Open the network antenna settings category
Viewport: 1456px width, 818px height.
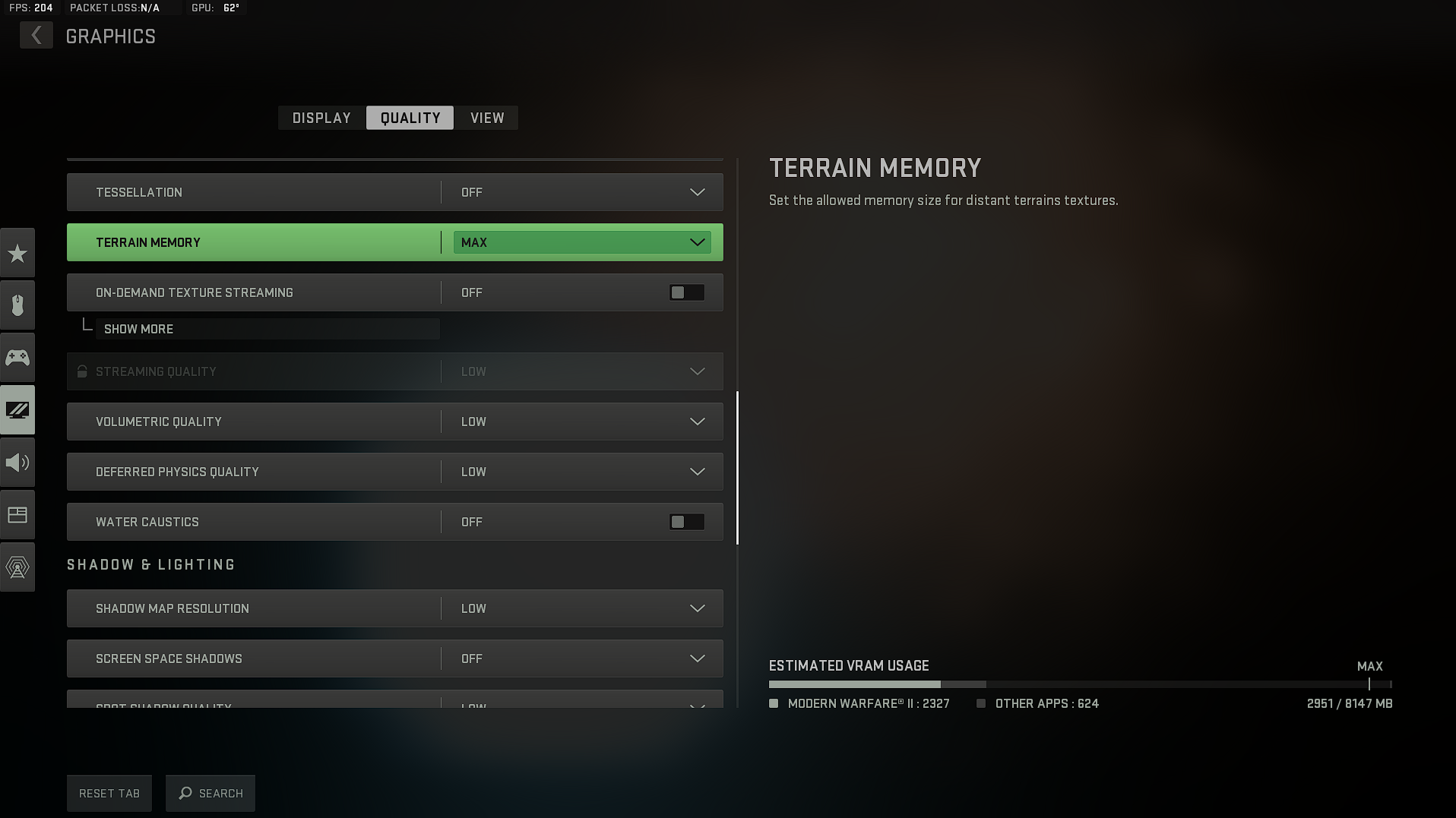pyautogui.click(x=17, y=567)
